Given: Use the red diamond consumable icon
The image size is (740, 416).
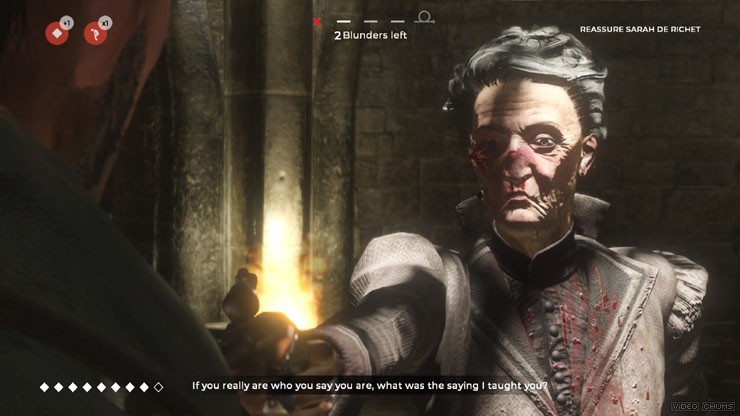Looking at the screenshot, I should tap(56, 33).
